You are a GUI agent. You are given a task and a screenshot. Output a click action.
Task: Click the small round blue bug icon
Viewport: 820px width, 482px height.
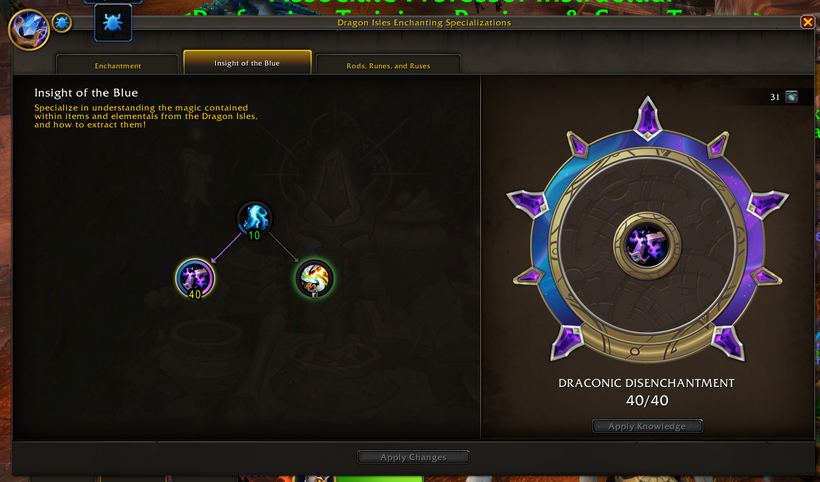(61, 22)
